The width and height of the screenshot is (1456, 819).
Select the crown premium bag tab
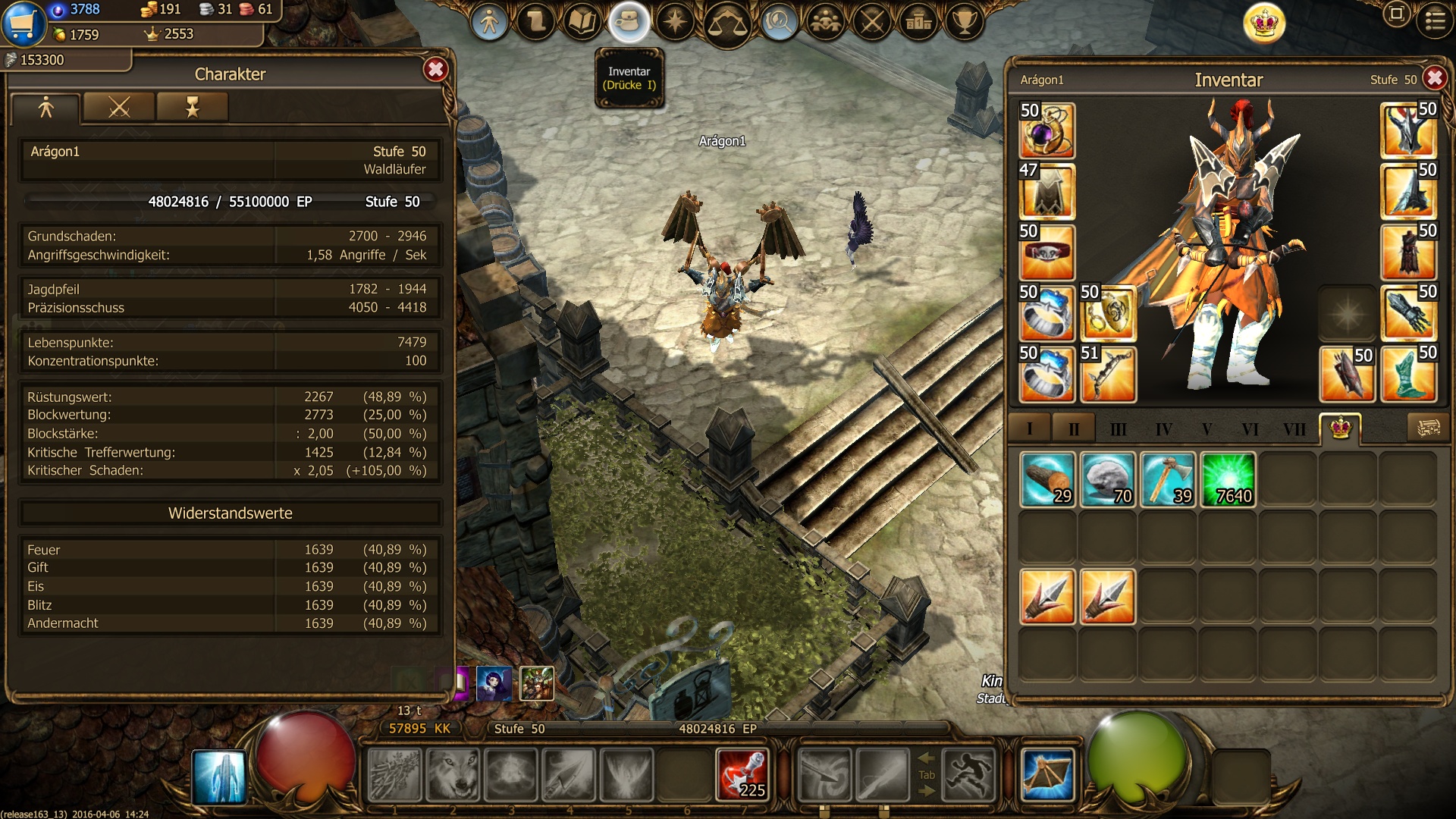1340,428
